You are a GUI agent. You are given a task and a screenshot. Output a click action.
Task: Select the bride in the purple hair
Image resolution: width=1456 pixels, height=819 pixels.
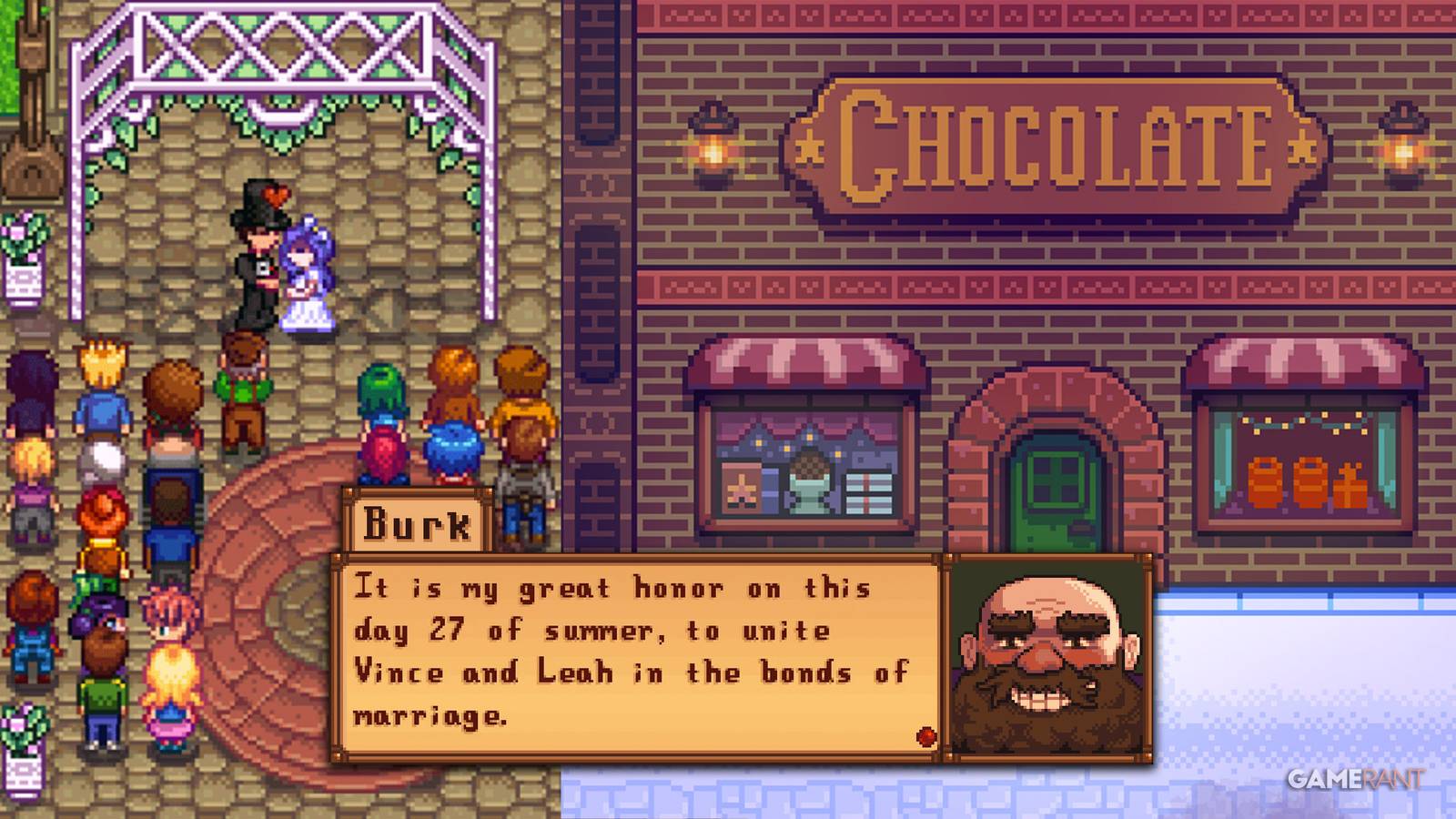pos(304,273)
